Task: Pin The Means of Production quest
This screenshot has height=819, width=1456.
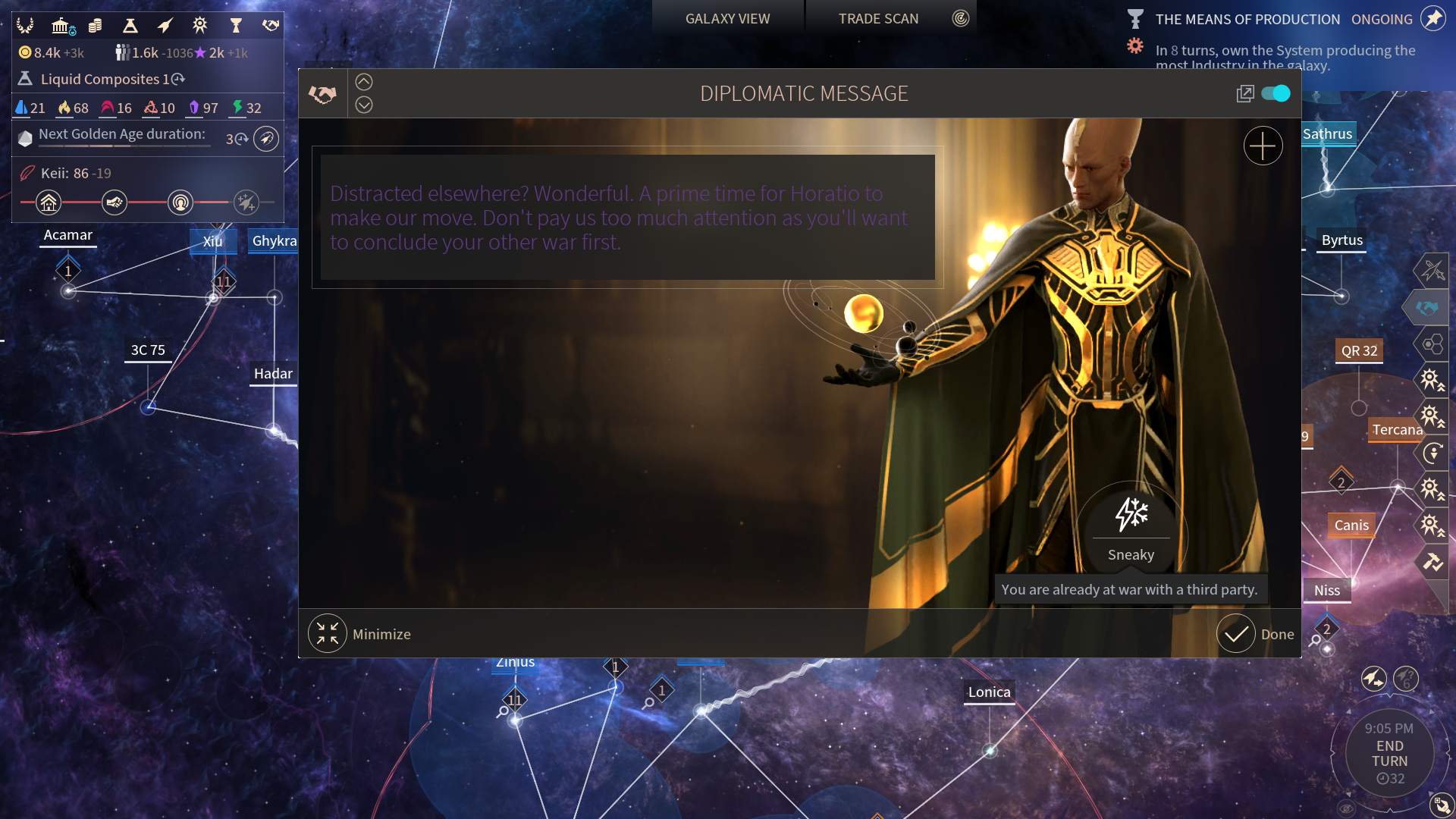Action: (x=1432, y=19)
